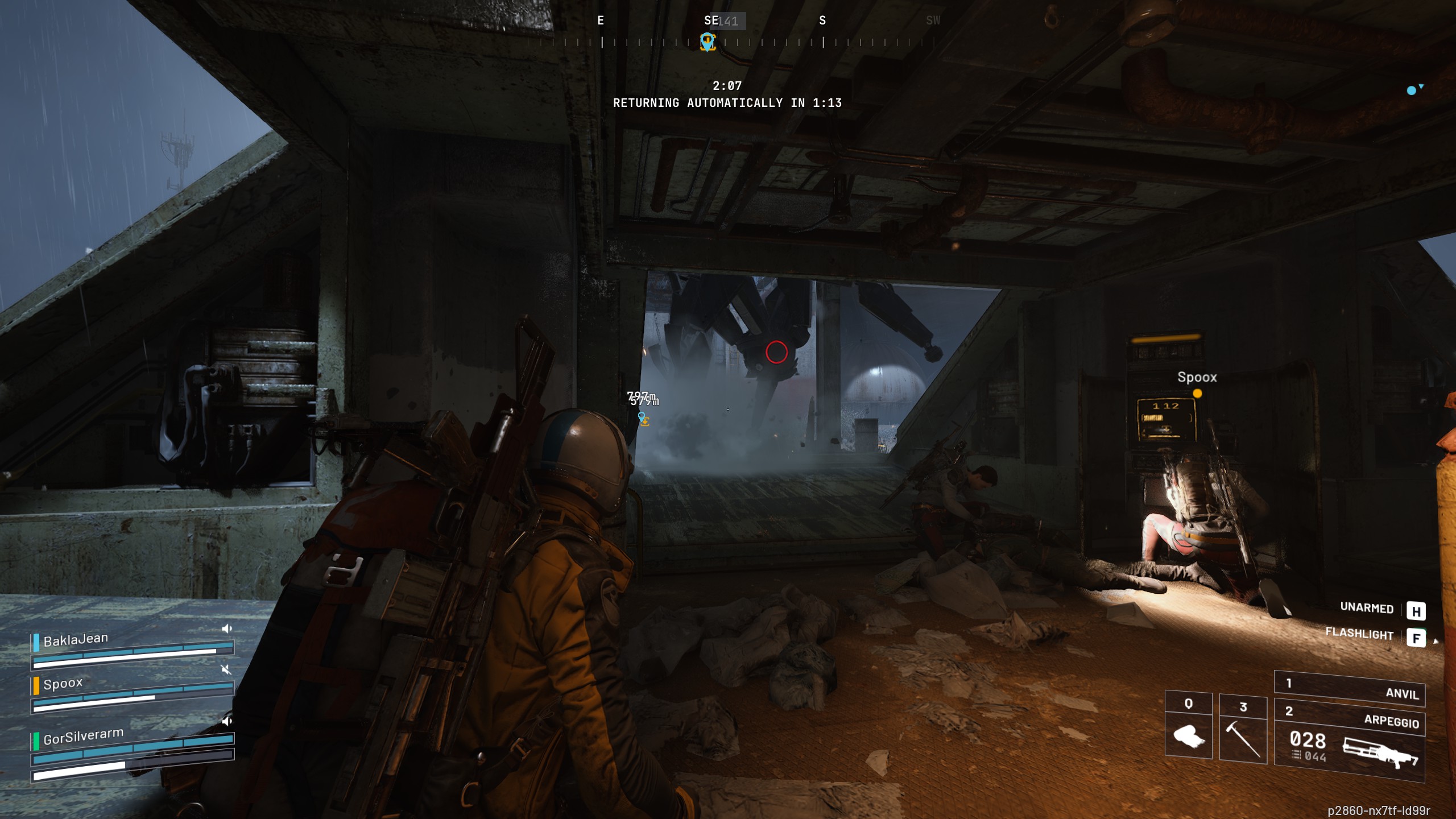
Task: Select the Anvil weapon slot
Action: (1349, 687)
